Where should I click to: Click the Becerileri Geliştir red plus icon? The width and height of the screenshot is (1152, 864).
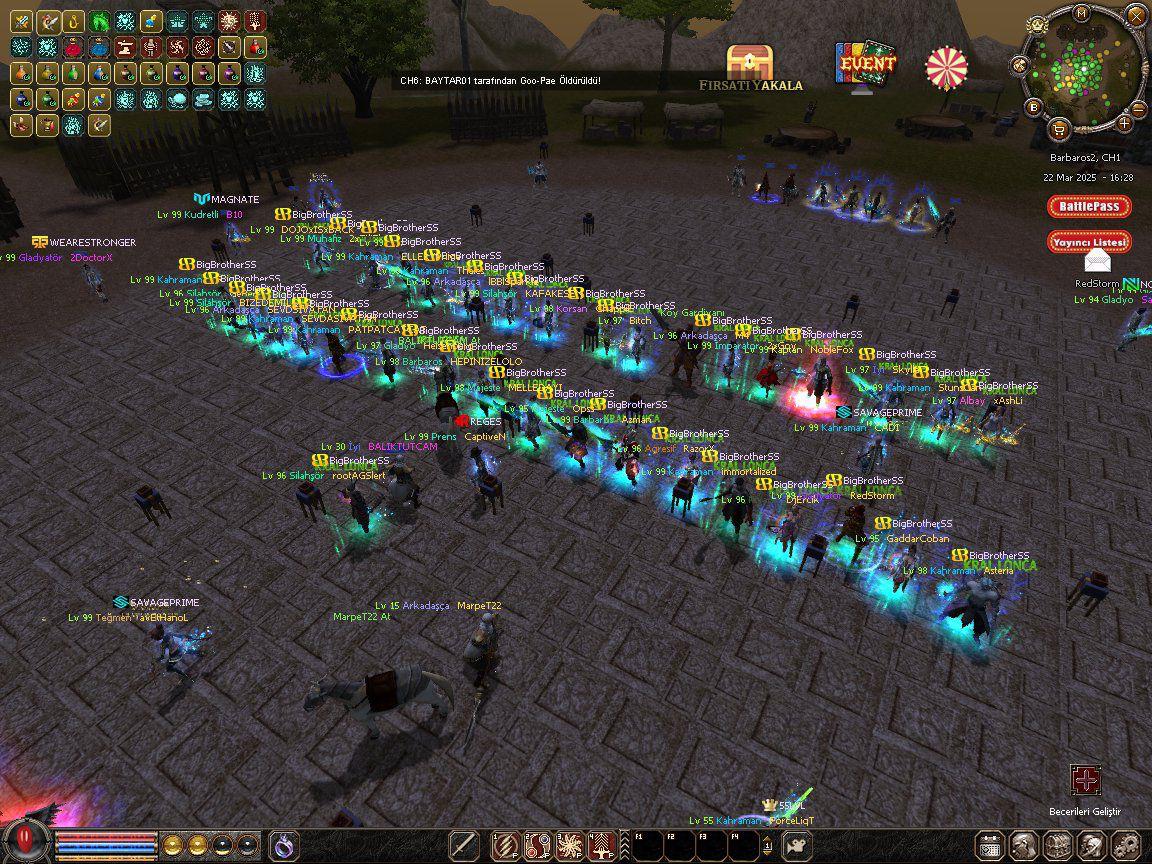click(x=1085, y=780)
